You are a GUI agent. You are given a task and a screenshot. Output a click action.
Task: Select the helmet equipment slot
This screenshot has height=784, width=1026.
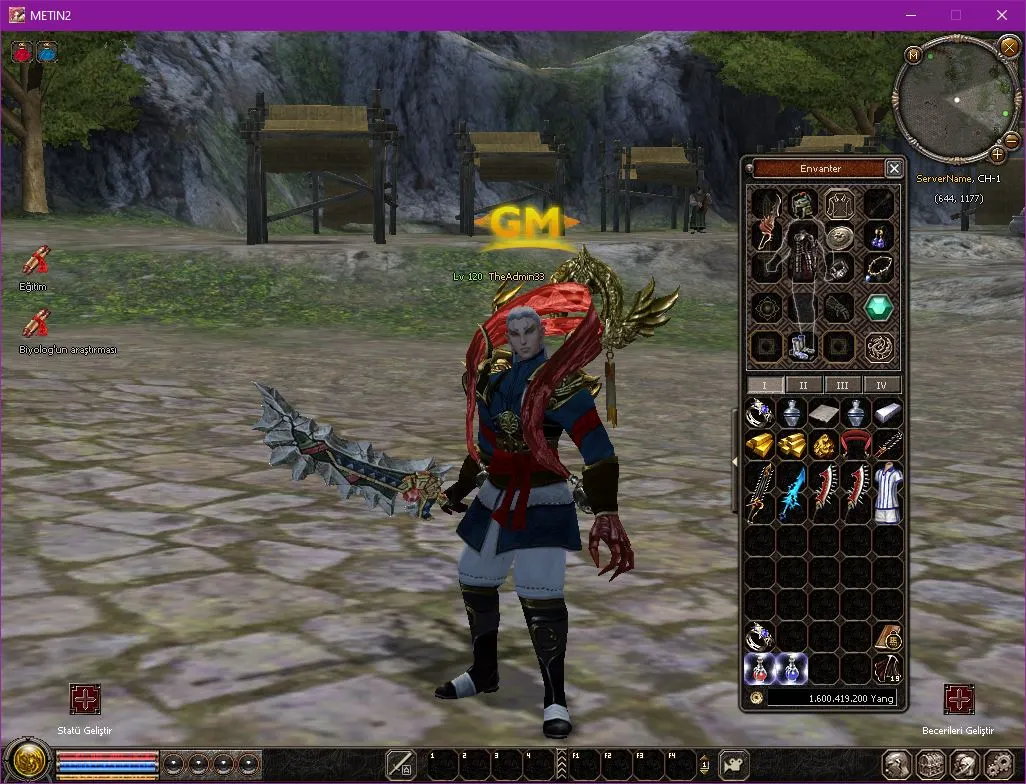pyautogui.click(x=800, y=205)
